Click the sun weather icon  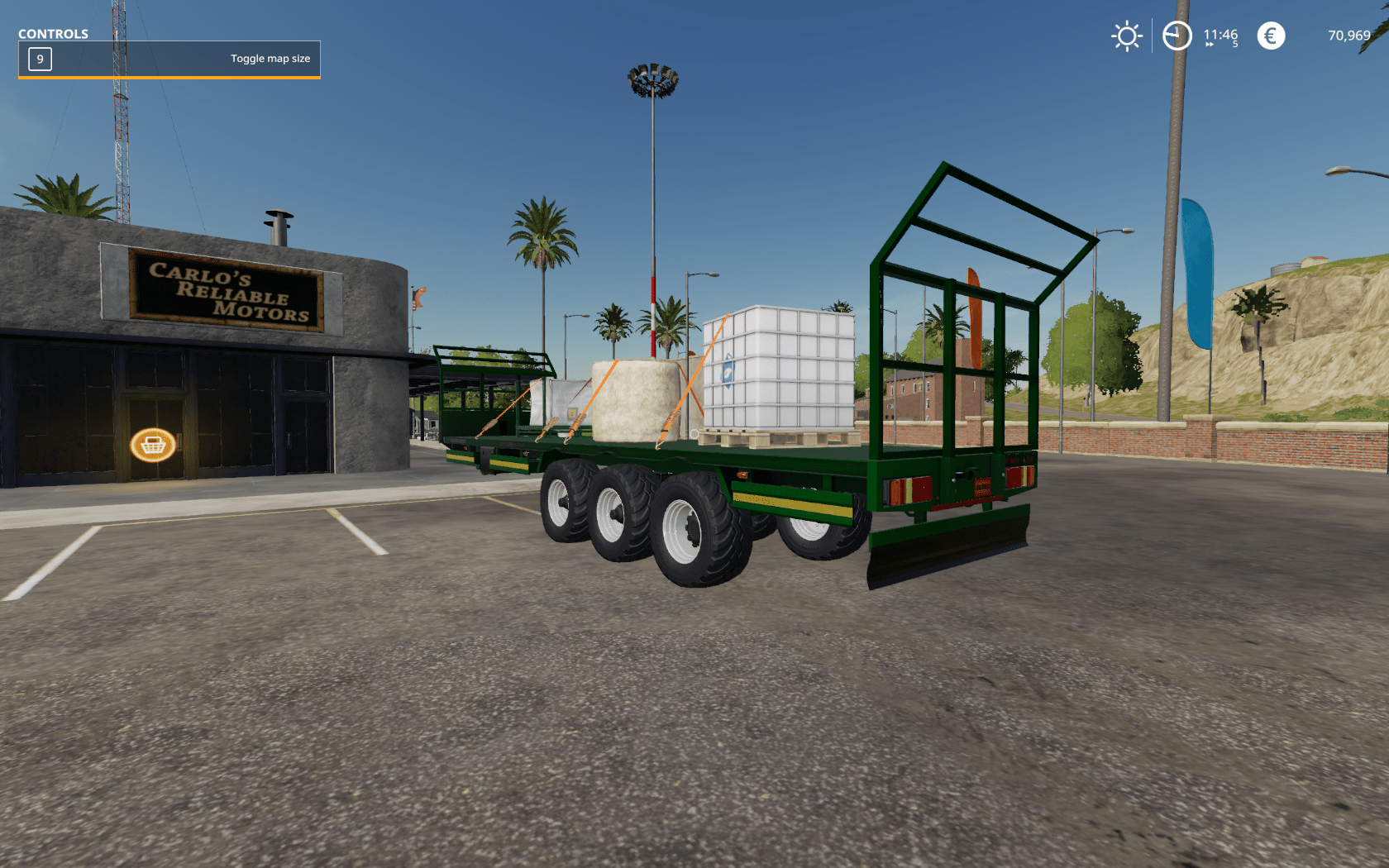[x=1126, y=36]
